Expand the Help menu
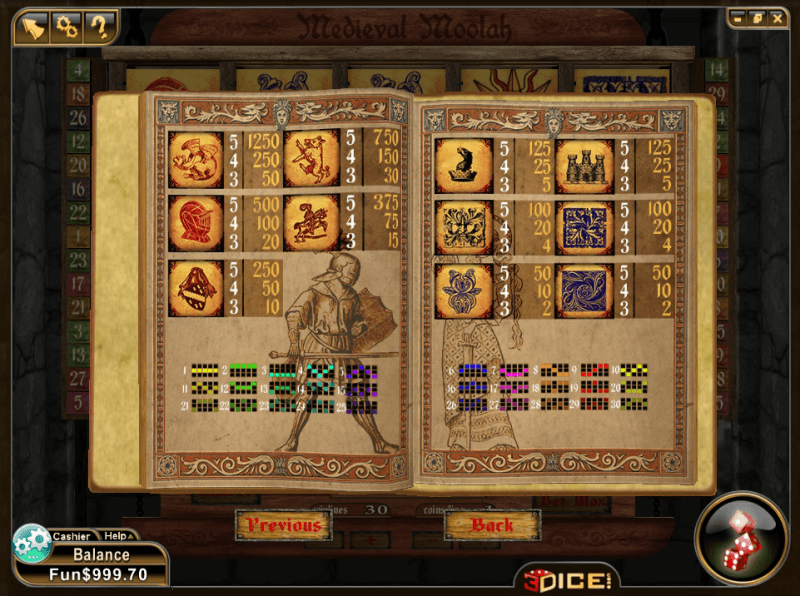Screen dimensions: 800x596 [x=116, y=537]
